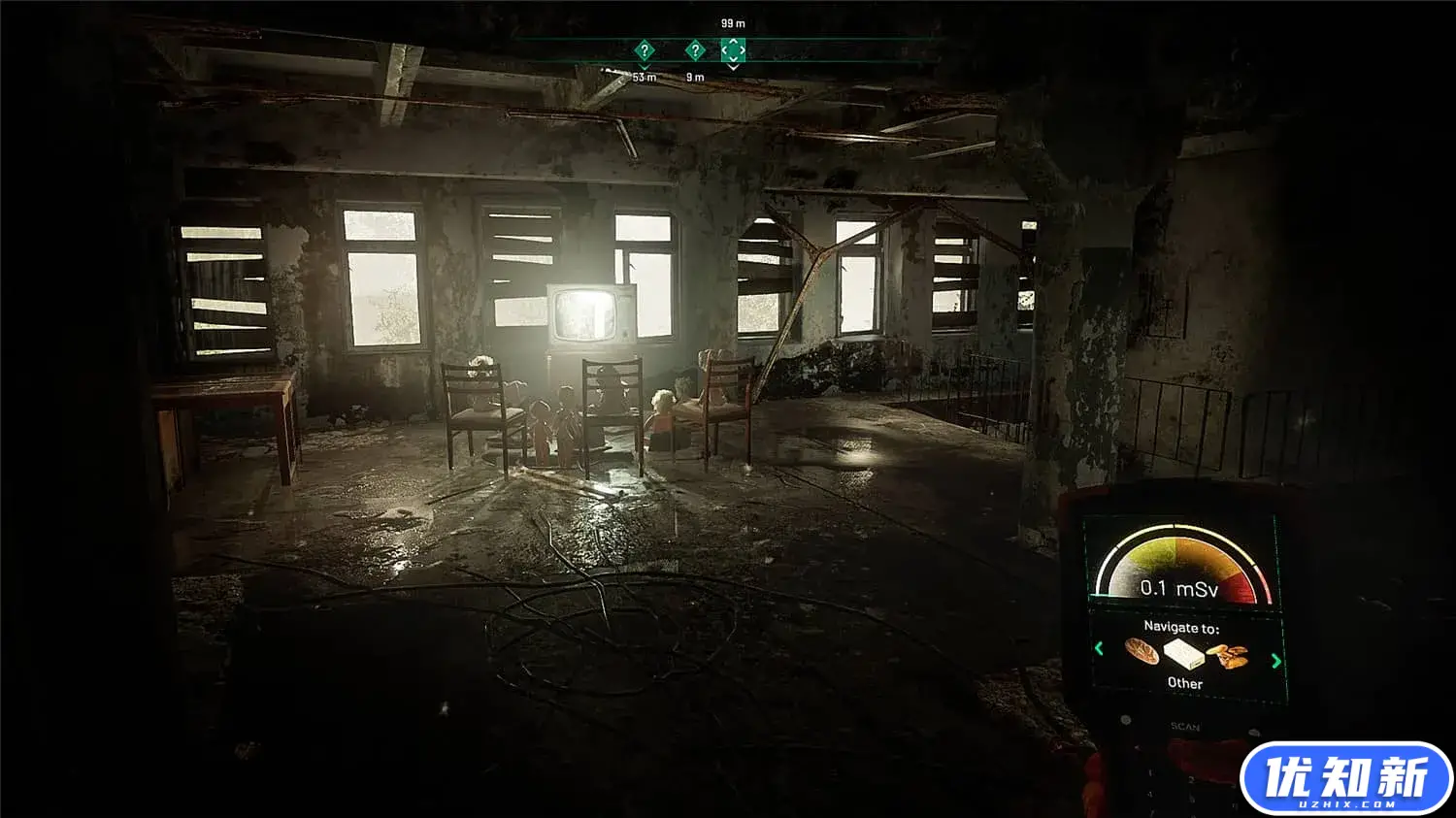Cycle scanner navigation target left
1456x818 pixels.
pos(1099,648)
